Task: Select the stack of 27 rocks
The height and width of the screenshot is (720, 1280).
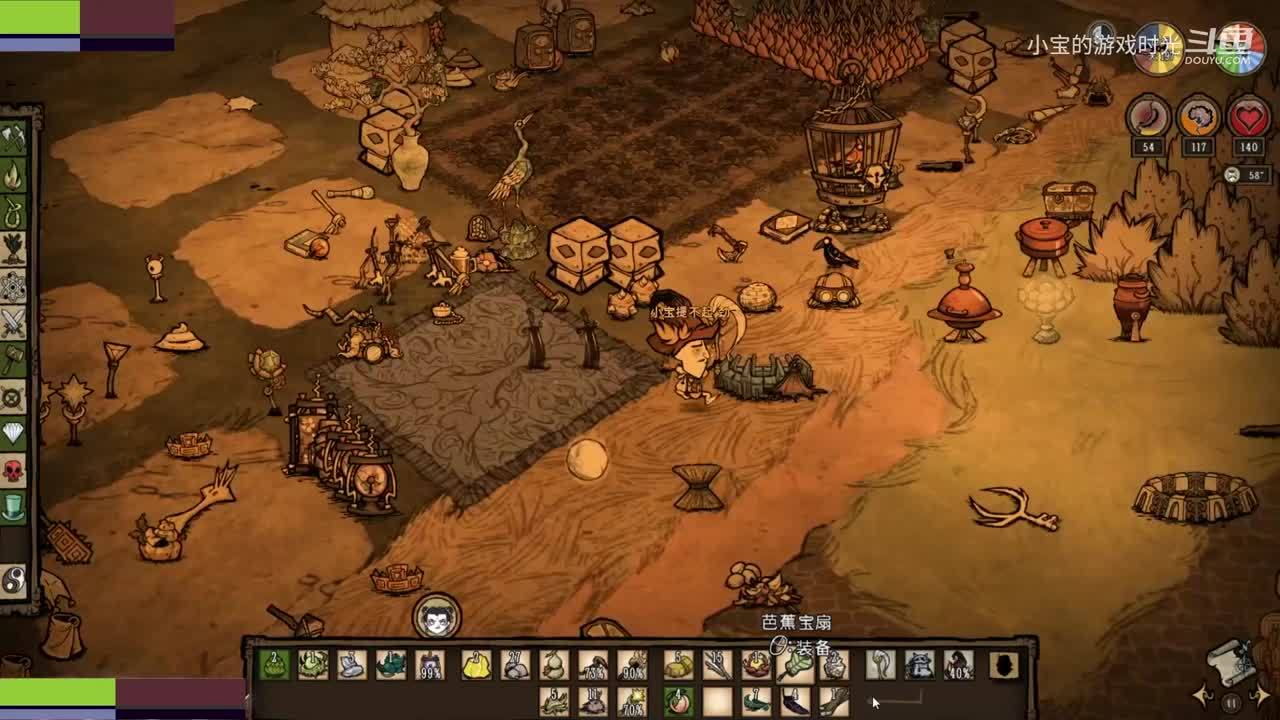Action: 516,664
